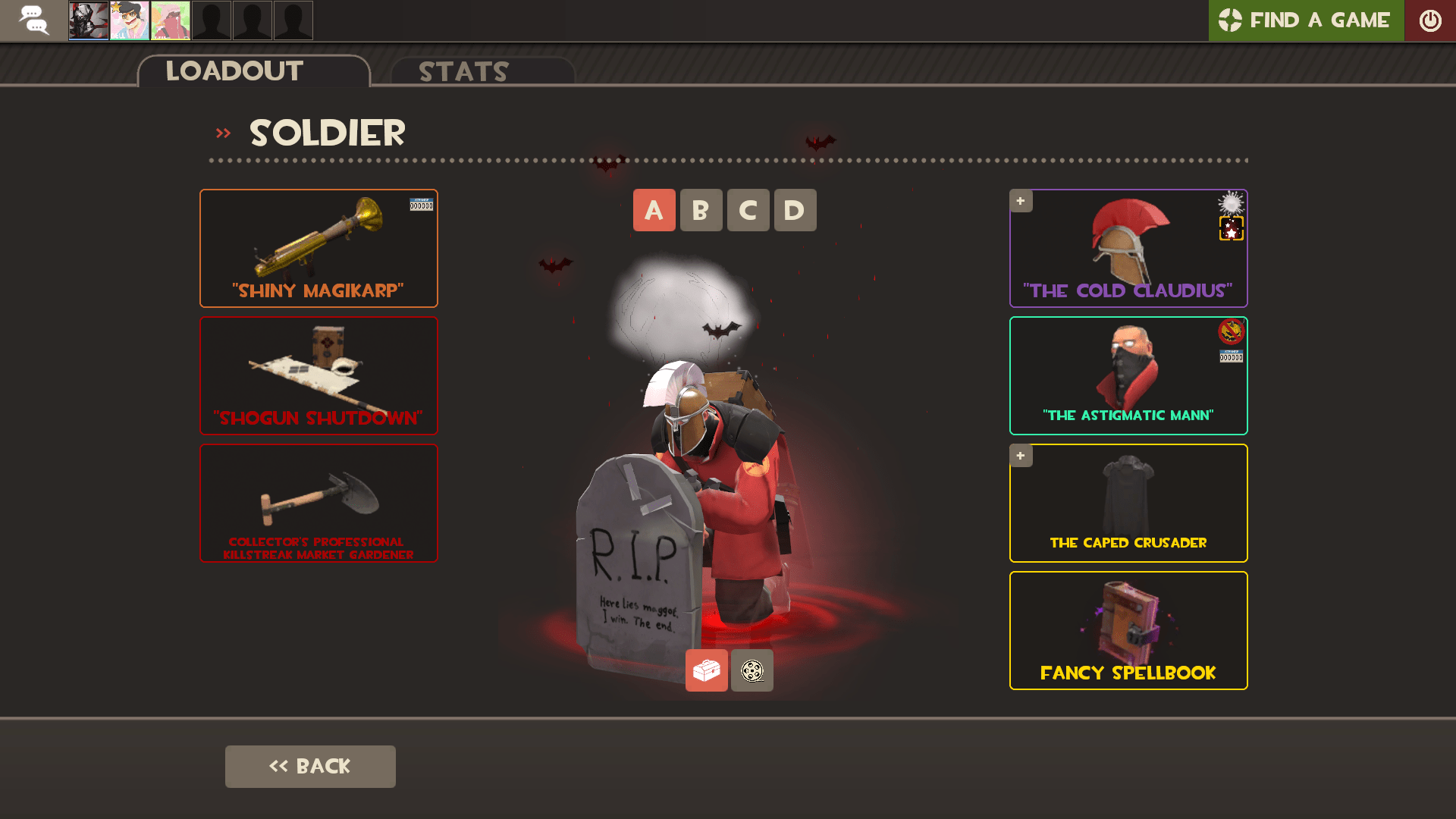Click the Find a Game button

tap(1305, 20)
